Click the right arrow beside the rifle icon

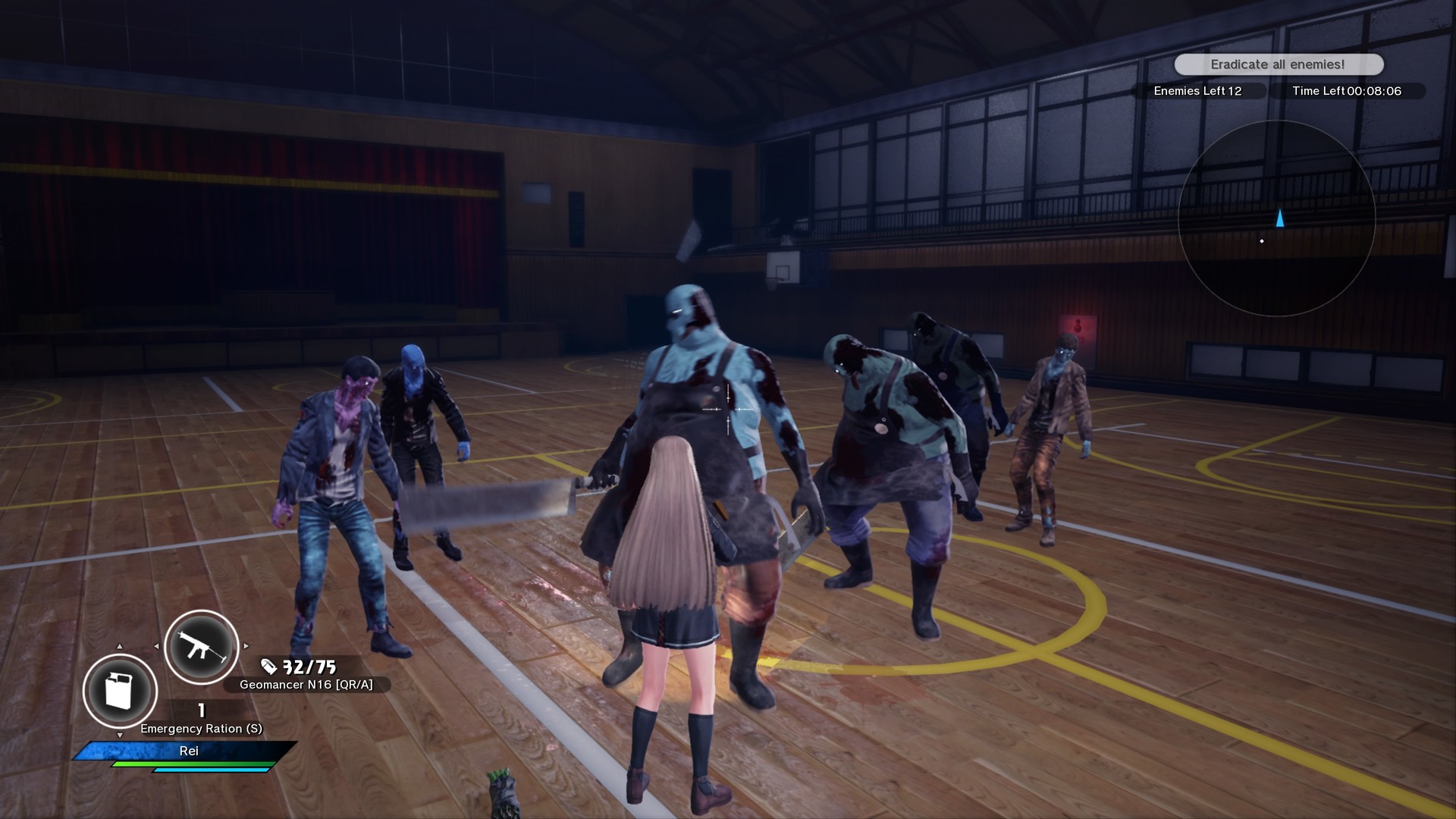[246, 646]
